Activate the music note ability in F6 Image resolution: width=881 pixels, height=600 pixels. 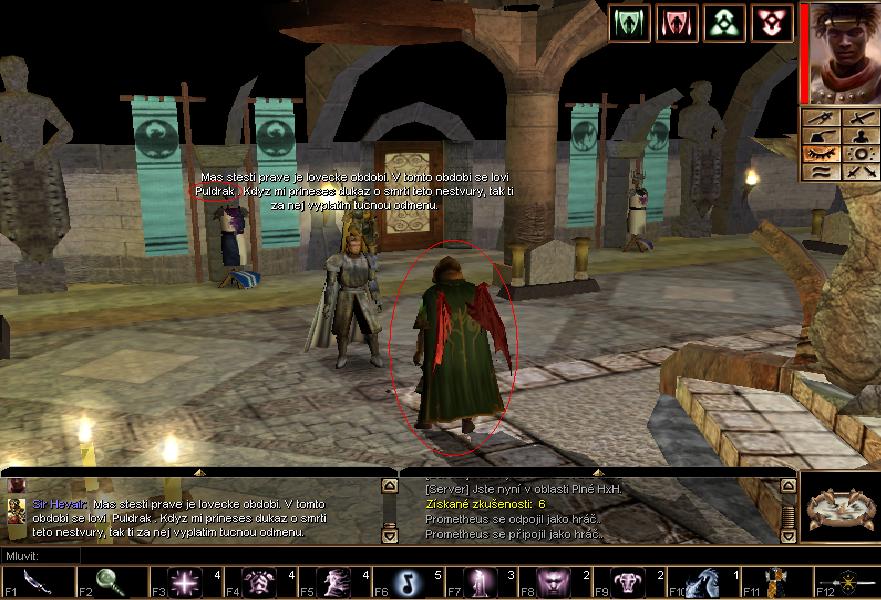point(407,582)
